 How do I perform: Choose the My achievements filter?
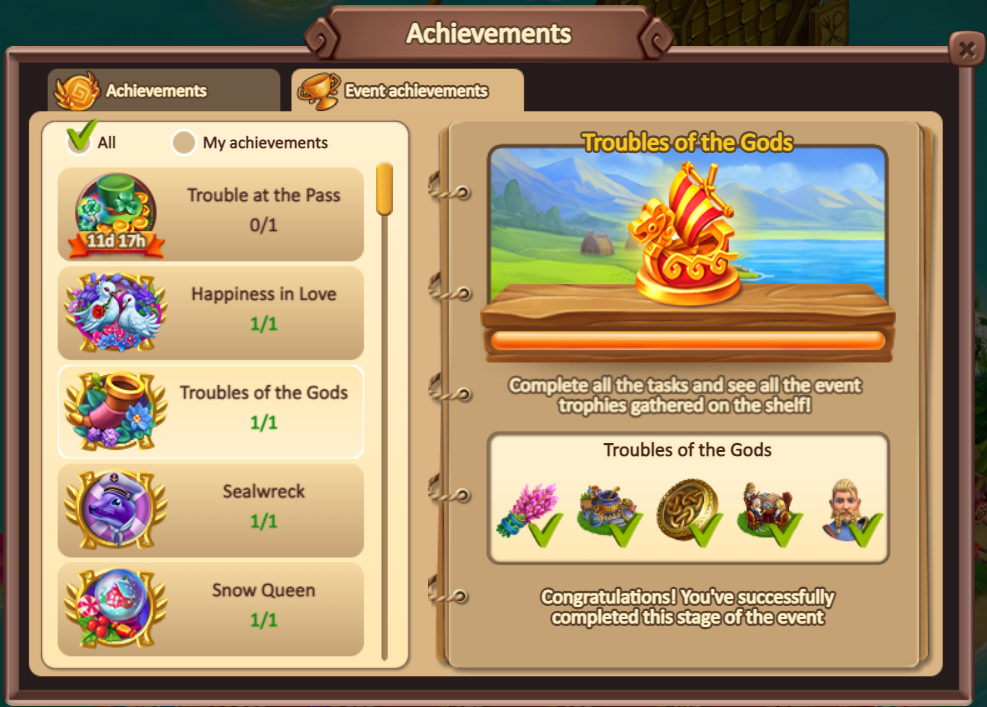point(184,143)
